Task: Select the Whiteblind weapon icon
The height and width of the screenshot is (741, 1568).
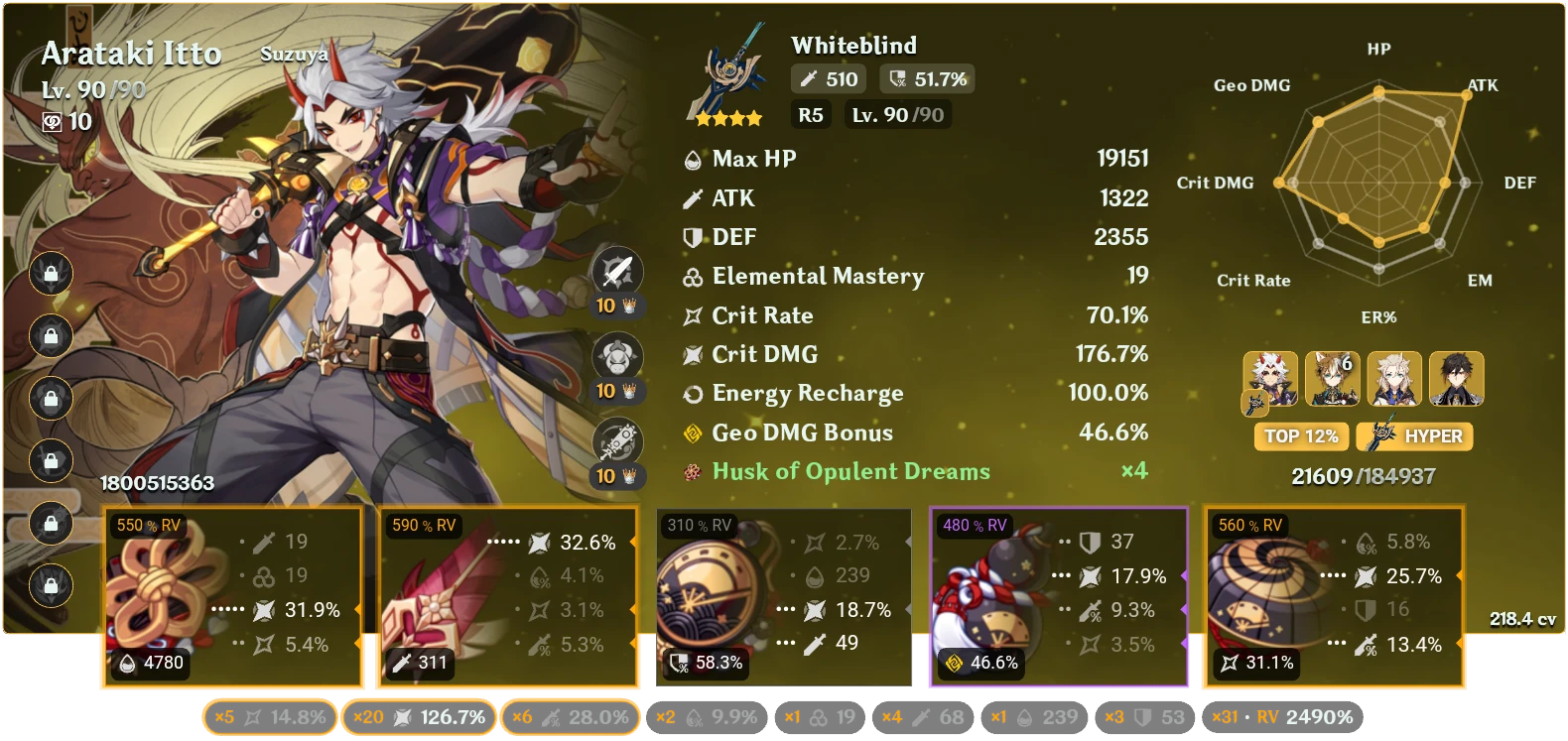Action: [x=729, y=74]
